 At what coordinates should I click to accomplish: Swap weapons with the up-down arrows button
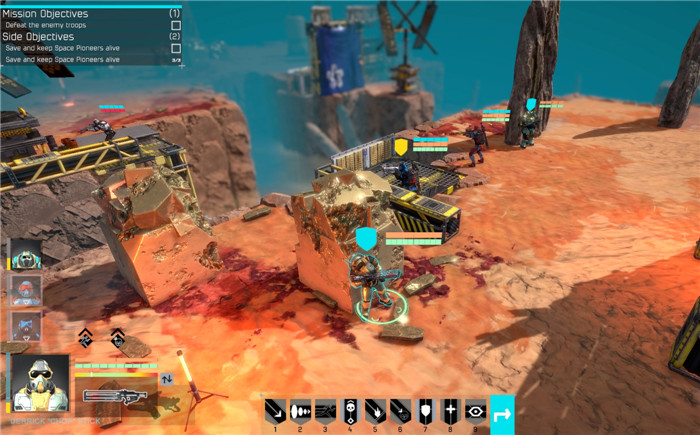(x=167, y=379)
